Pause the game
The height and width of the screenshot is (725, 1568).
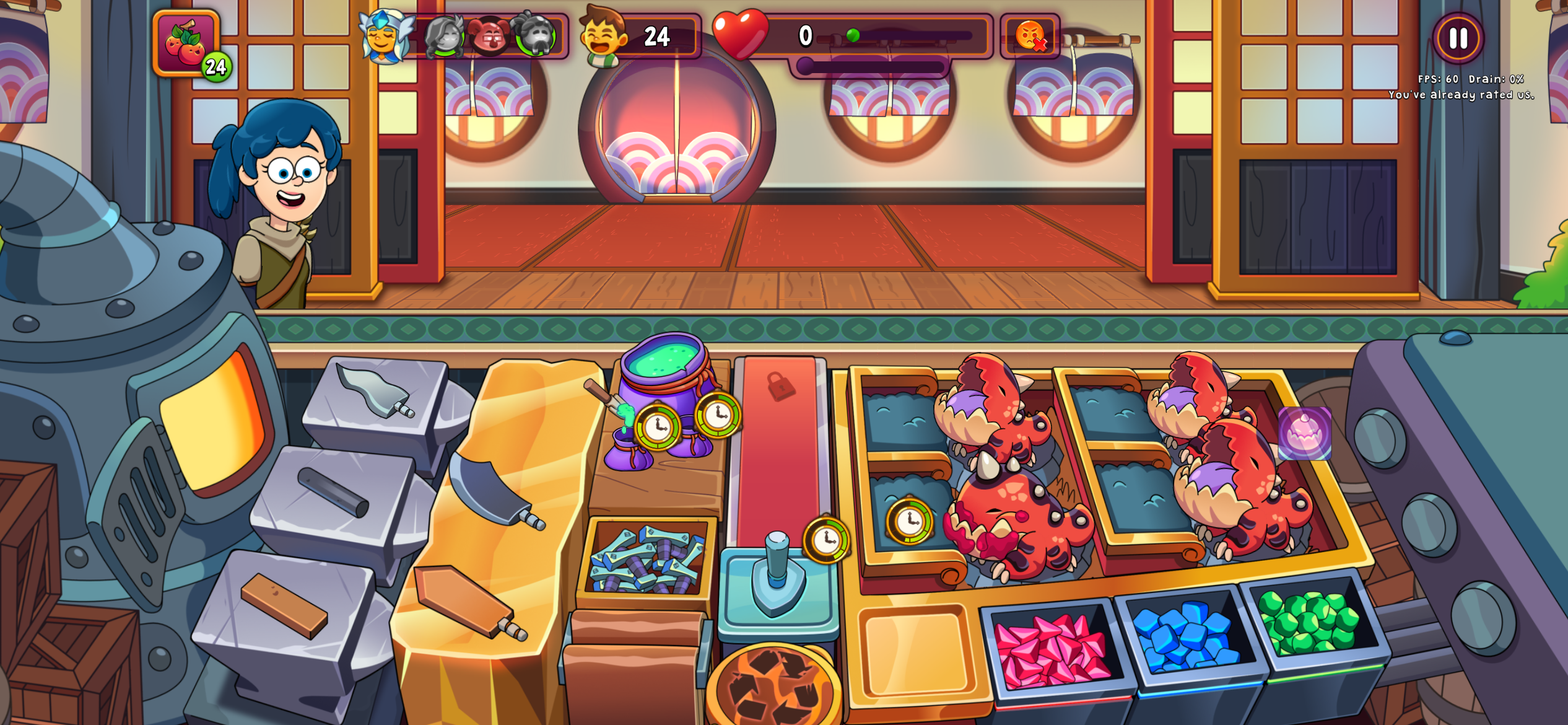tap(1457, 38)
